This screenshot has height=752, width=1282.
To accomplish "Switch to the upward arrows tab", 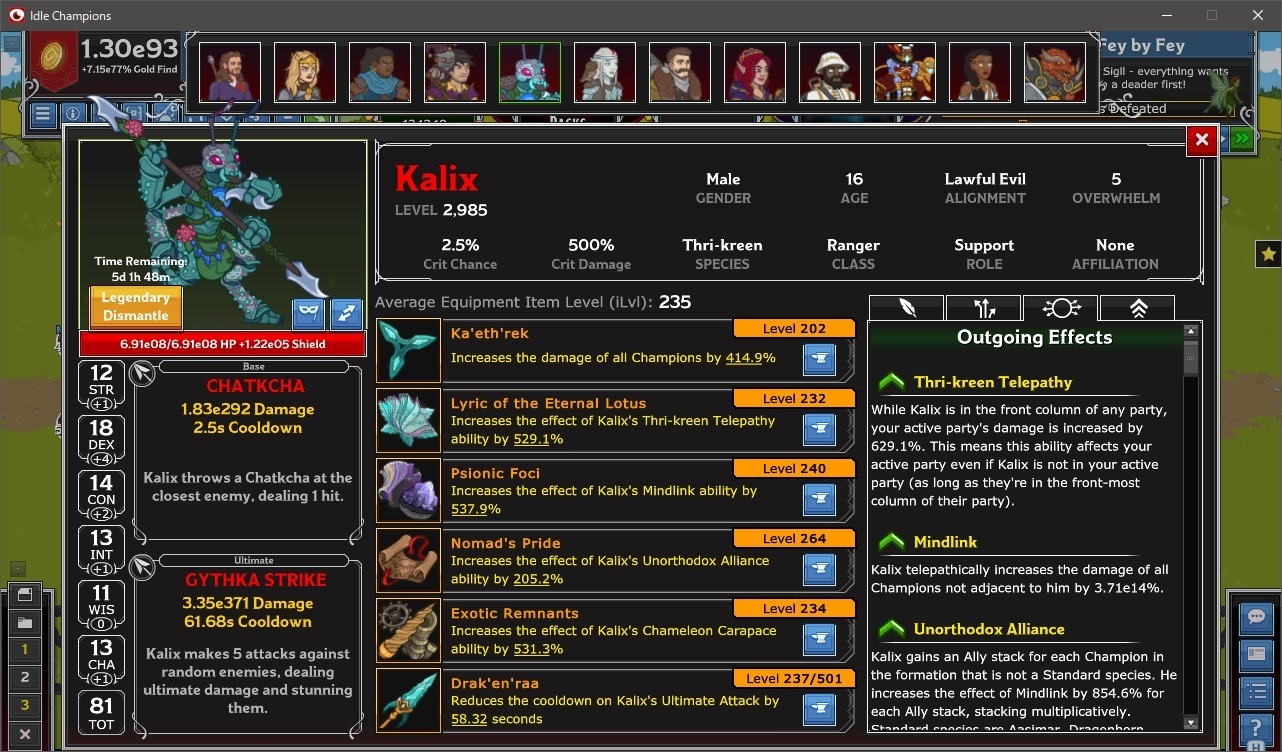I will 983,308.
